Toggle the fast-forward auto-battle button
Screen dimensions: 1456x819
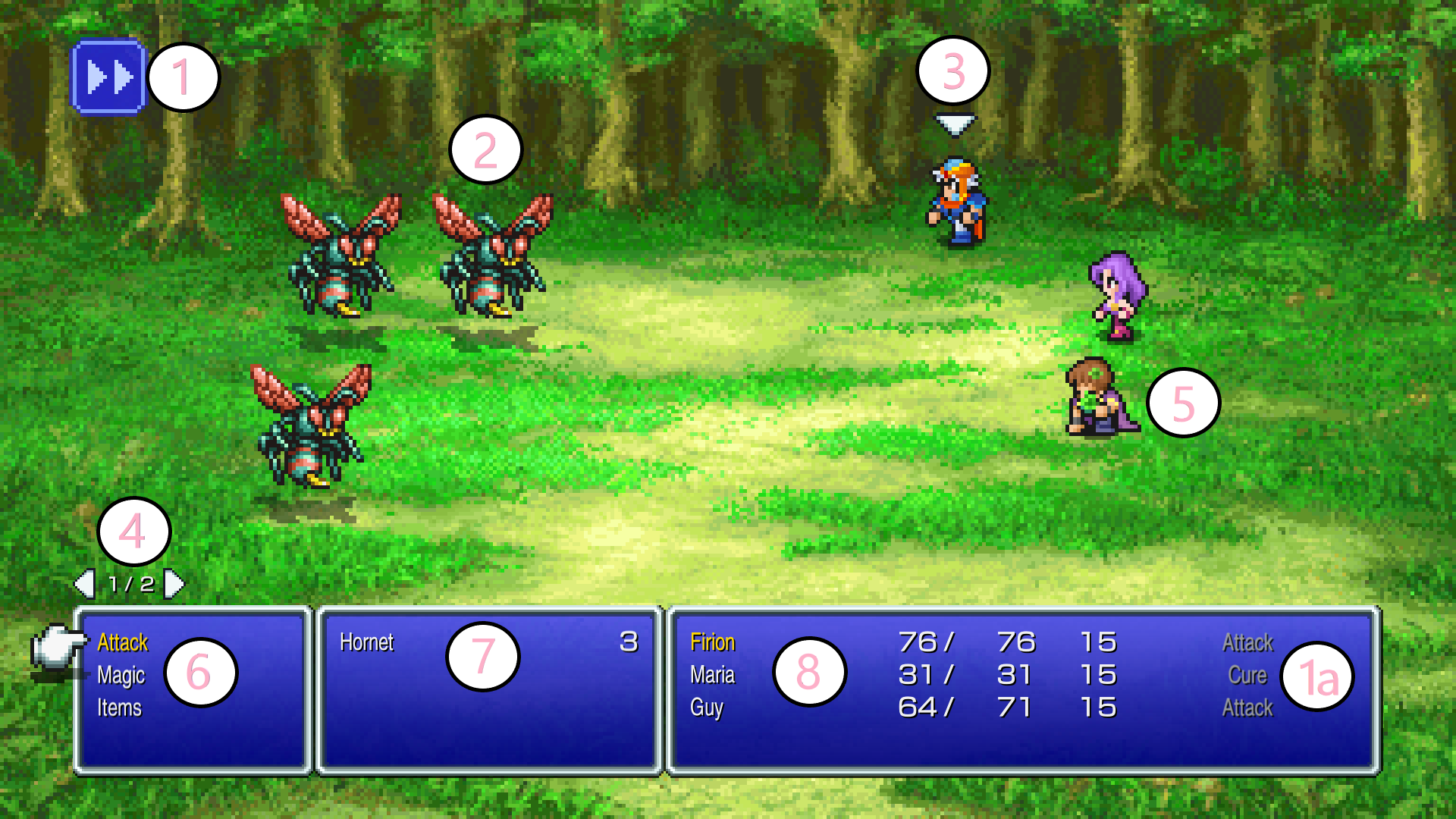[108, 77]
